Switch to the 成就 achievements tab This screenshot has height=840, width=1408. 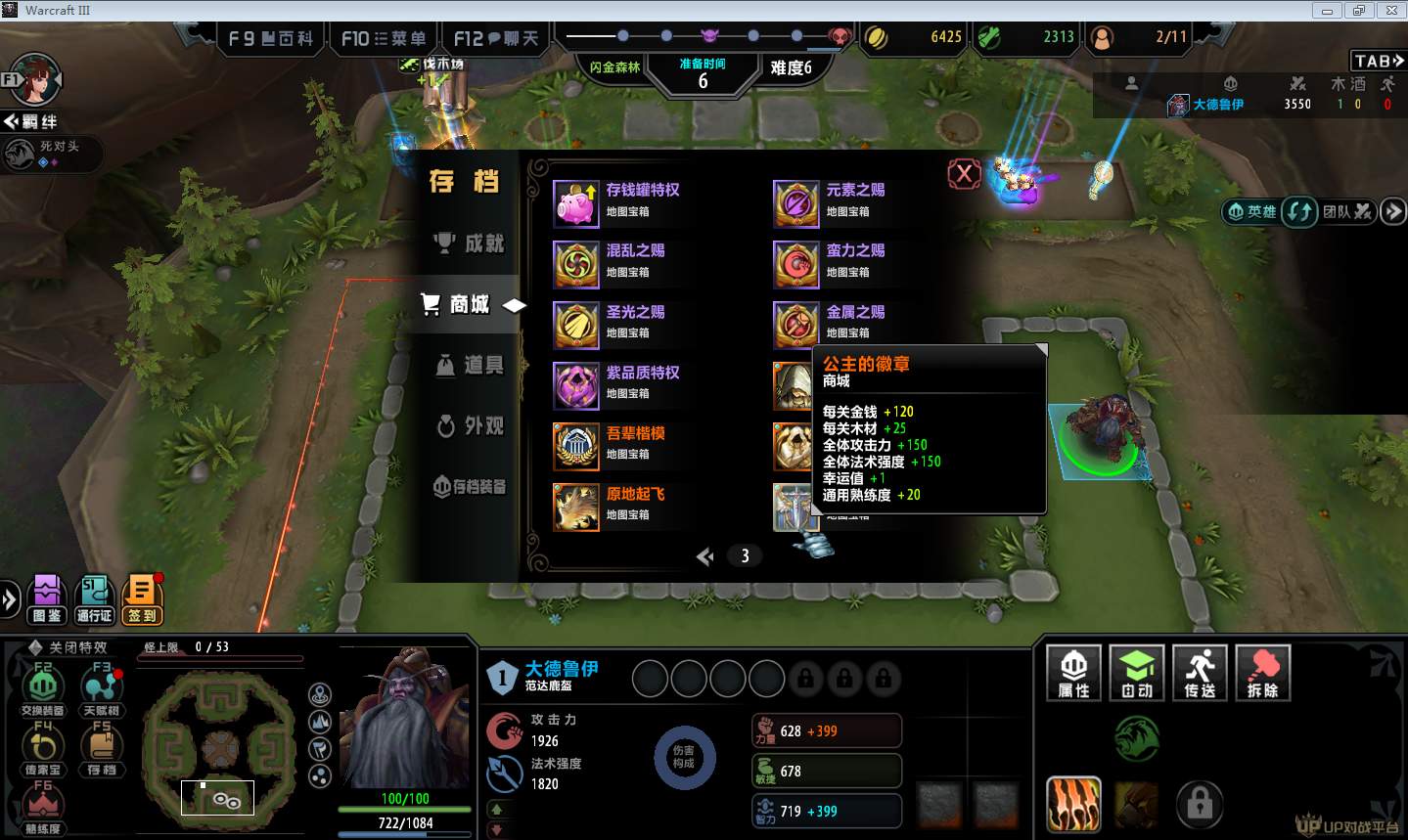(471, 243)
